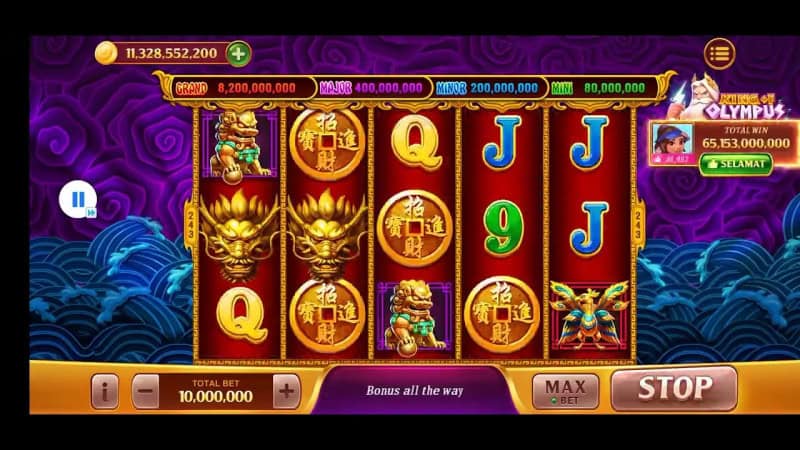Decrease the total bet with minus
Screen dimensions: 800x450
coord(146,391)
